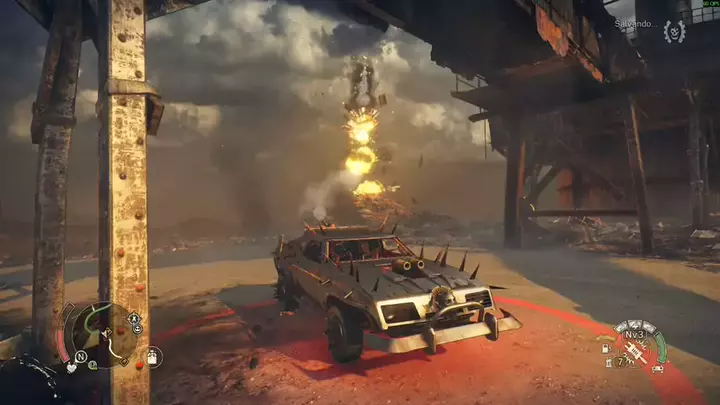Click the heart icon below the minimap
The image size is (720, 405).
(72, 367)
